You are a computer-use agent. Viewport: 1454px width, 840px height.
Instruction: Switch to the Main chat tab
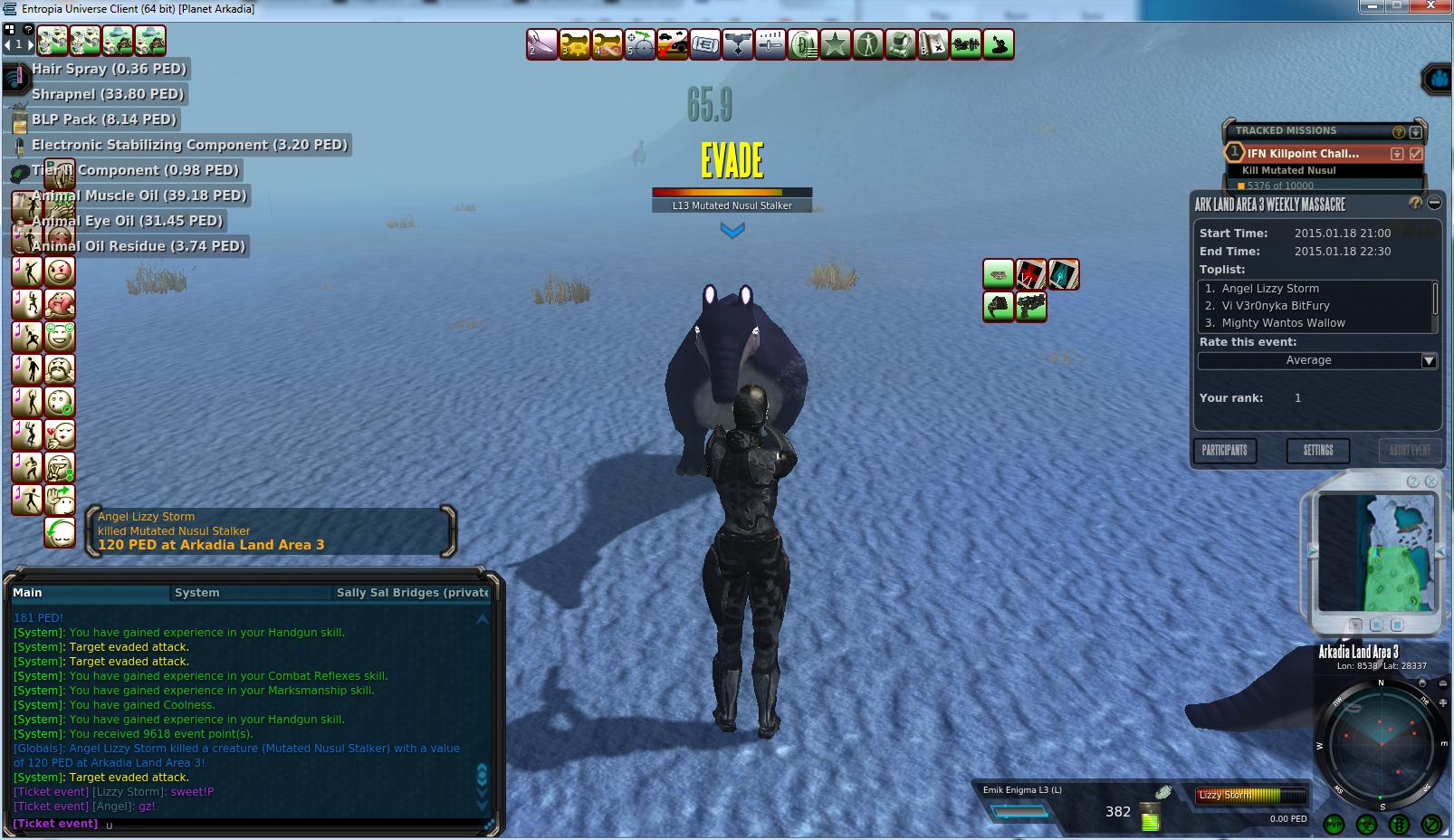point(27,592)
